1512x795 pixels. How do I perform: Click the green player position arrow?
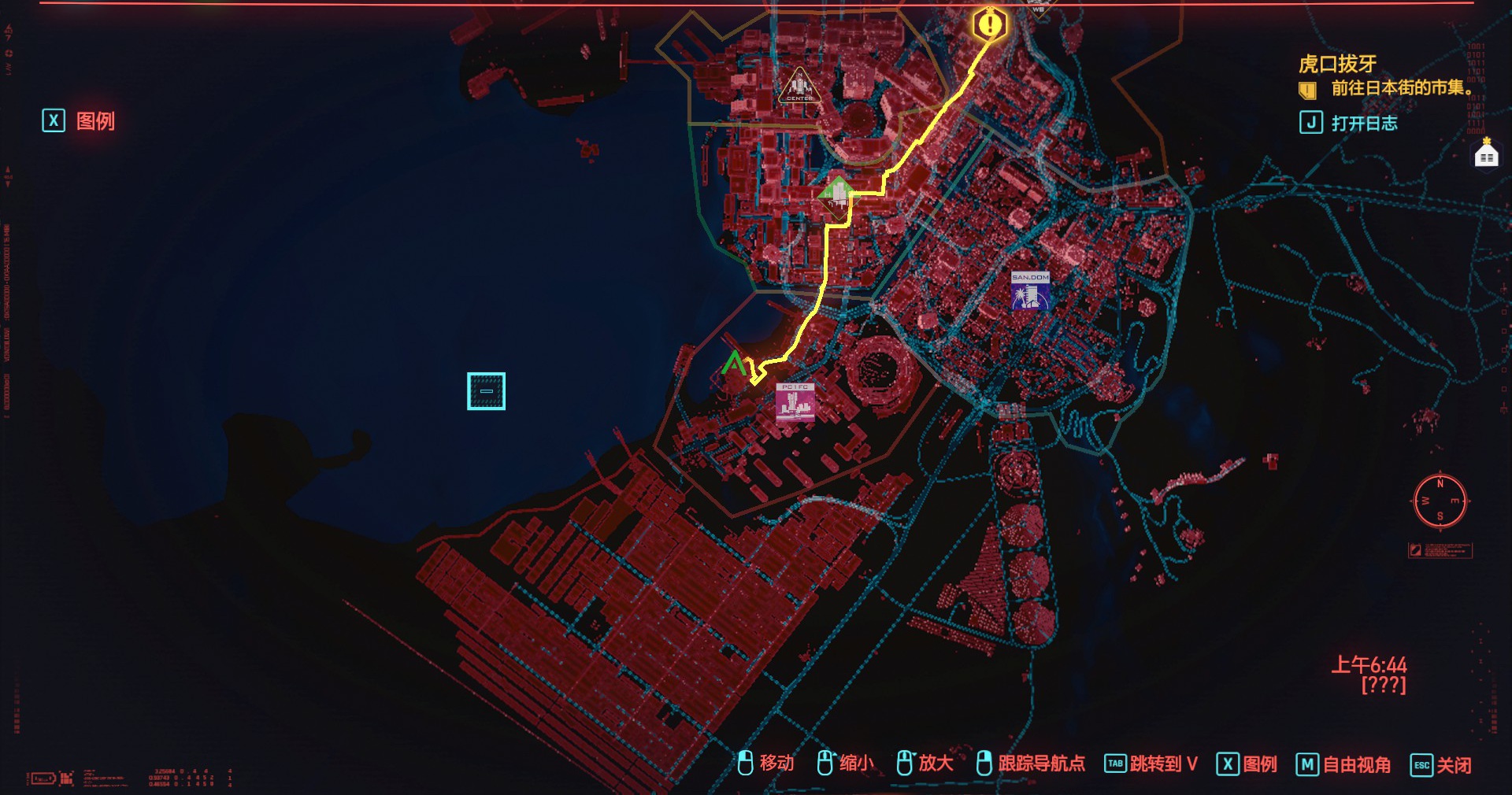pos(734,364)
